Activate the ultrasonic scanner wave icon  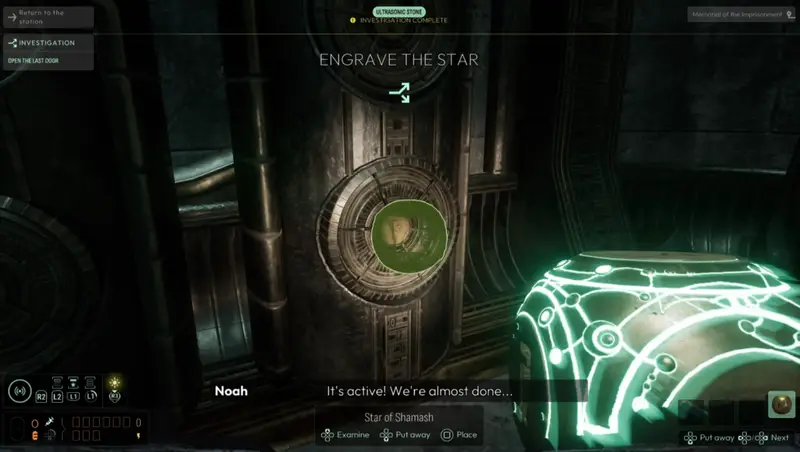[19, 391]
